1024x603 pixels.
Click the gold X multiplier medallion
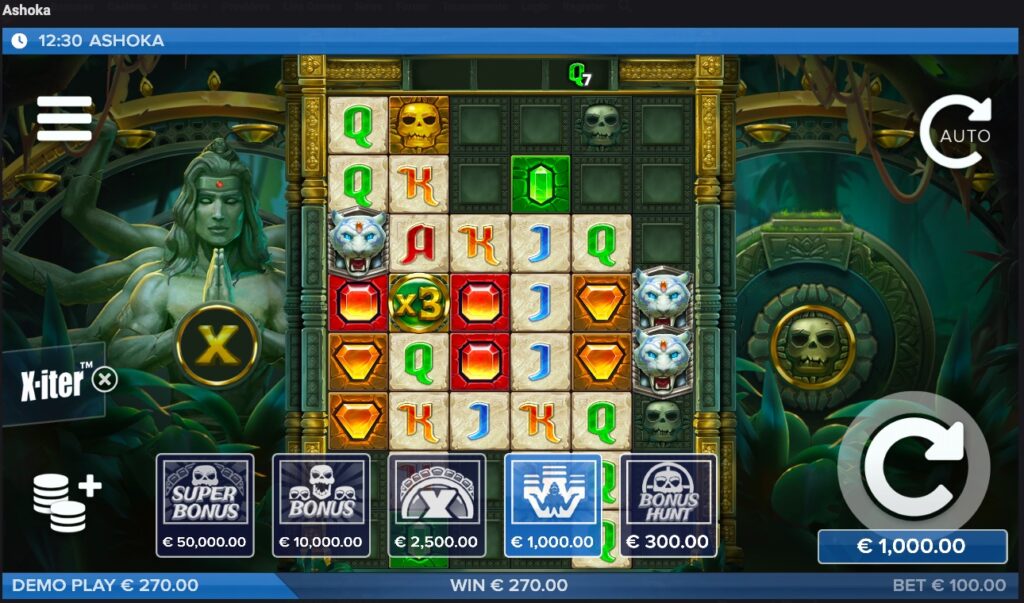[x=217, y=345]
